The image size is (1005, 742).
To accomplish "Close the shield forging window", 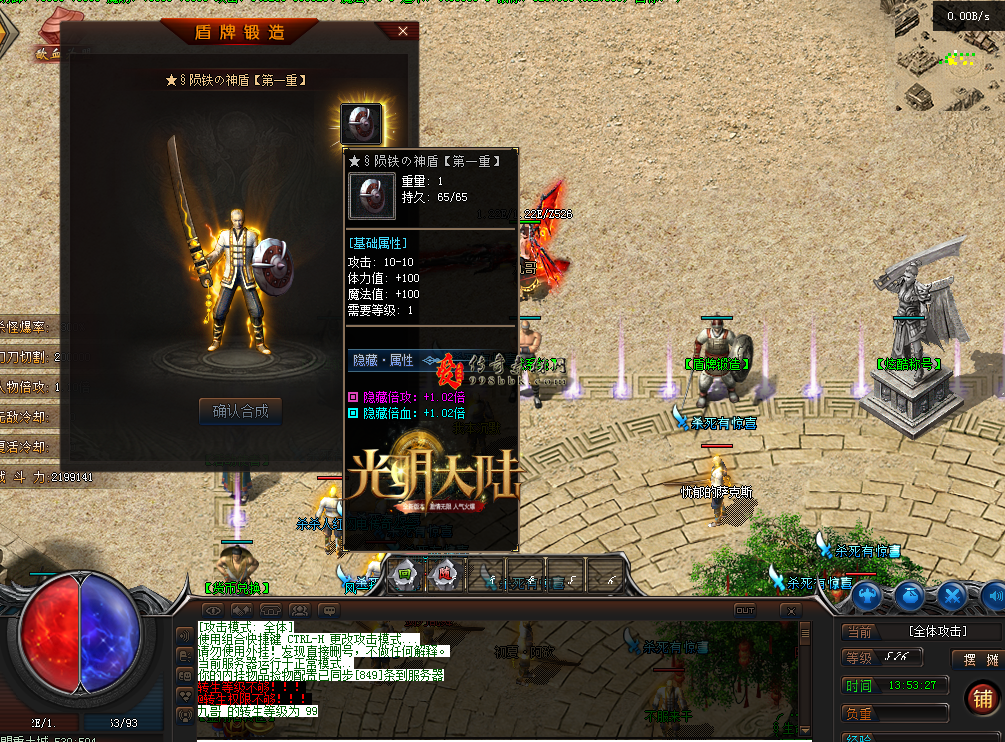I will [403, 31].
